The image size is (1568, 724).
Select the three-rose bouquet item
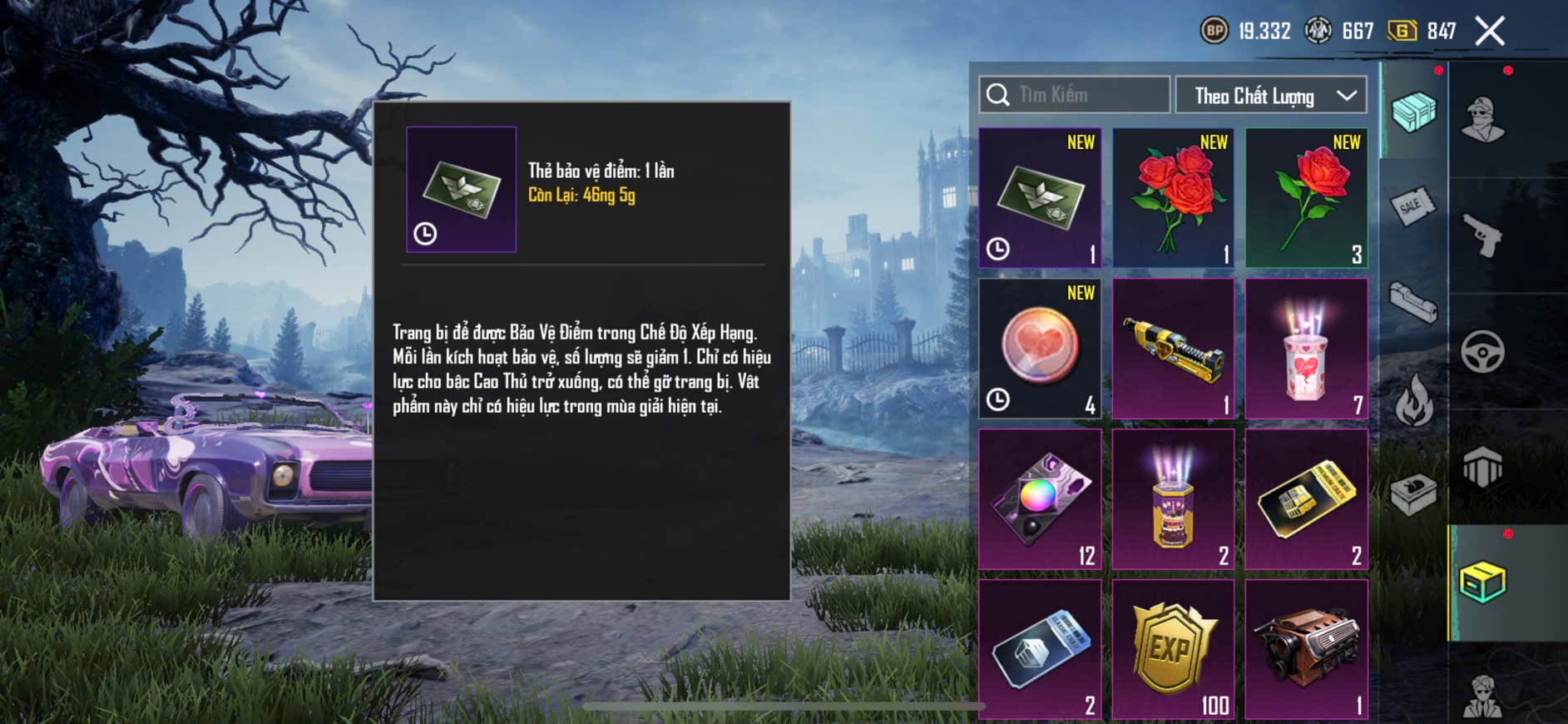click(1173, 198)
